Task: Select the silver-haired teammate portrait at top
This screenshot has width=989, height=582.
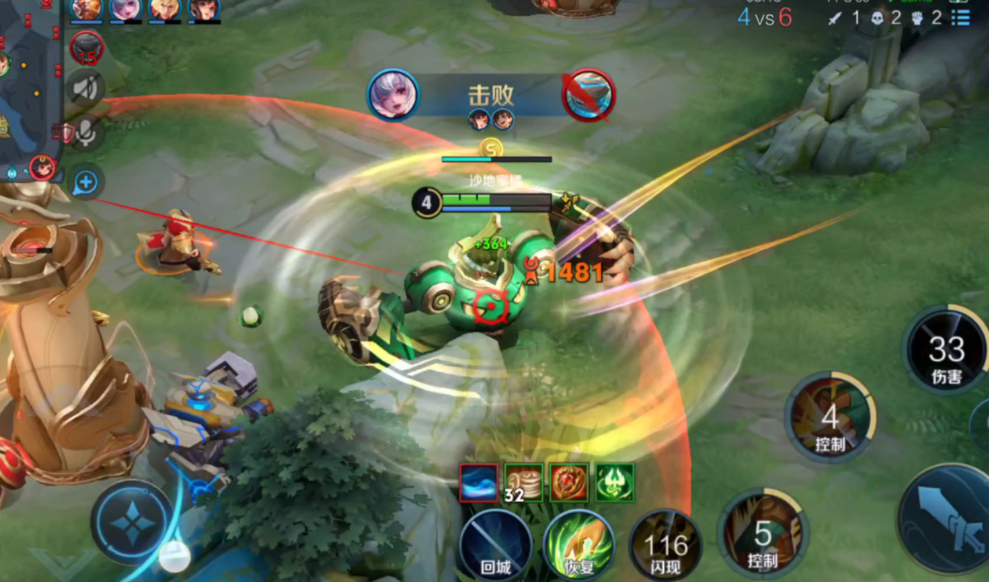Action: 126,9
